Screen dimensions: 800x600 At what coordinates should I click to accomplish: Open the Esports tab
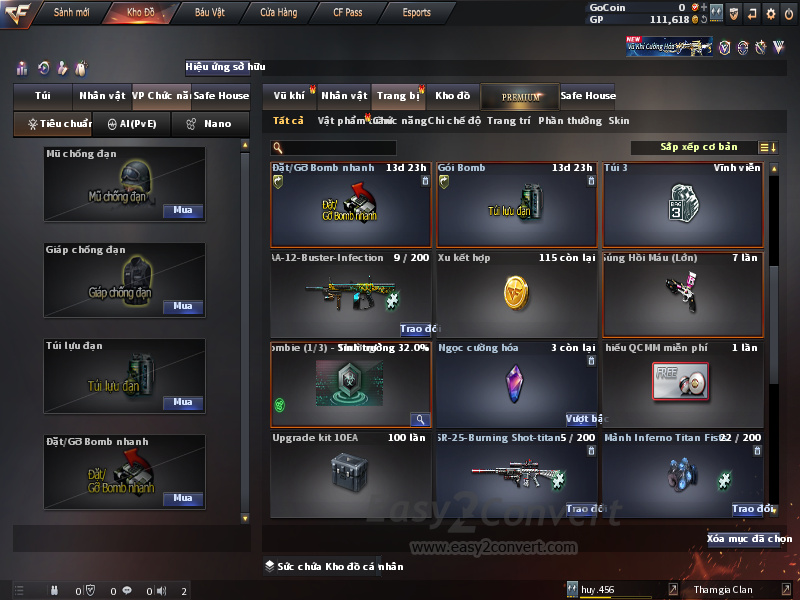(416, 13)
